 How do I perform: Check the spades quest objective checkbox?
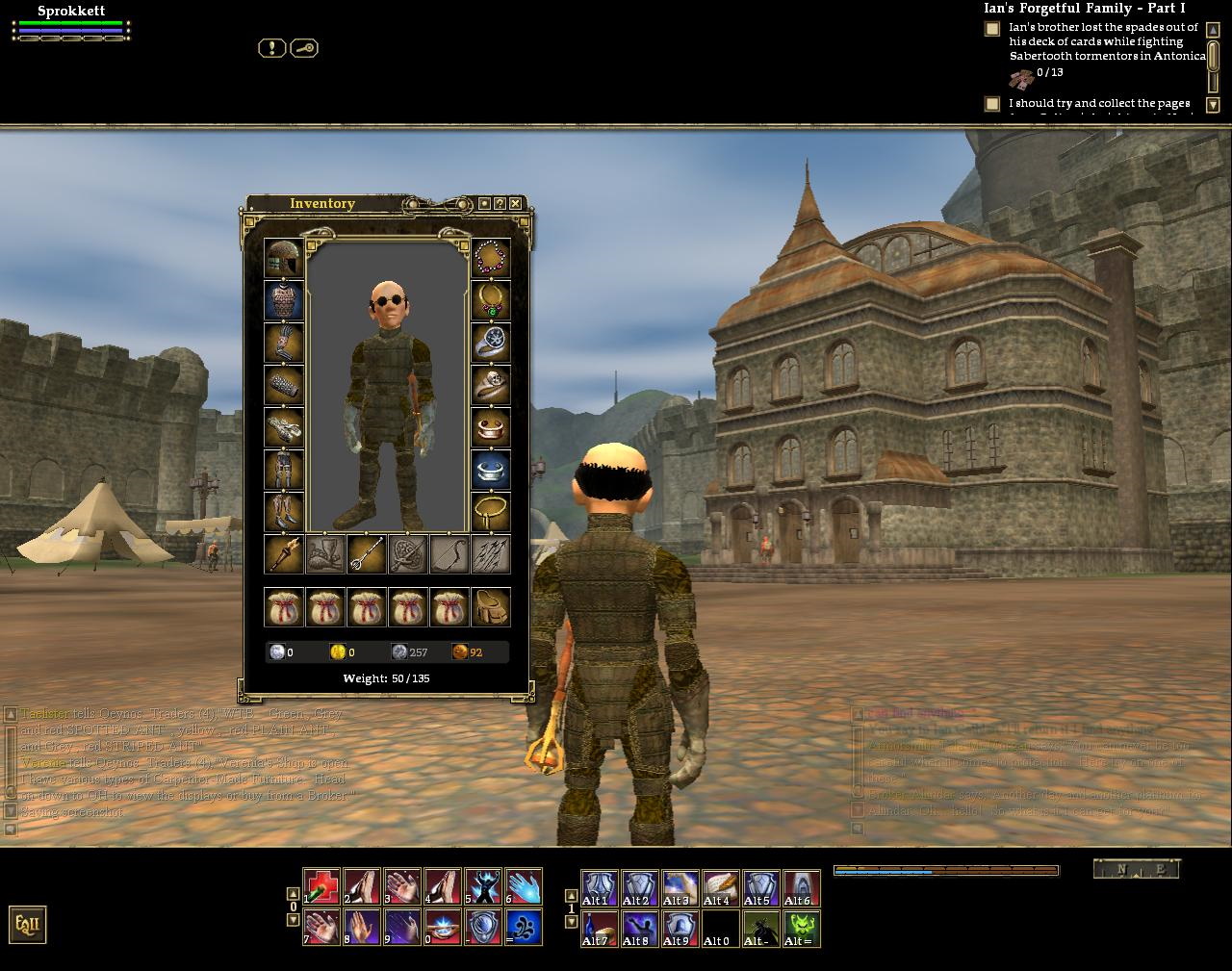click(992, 29)
